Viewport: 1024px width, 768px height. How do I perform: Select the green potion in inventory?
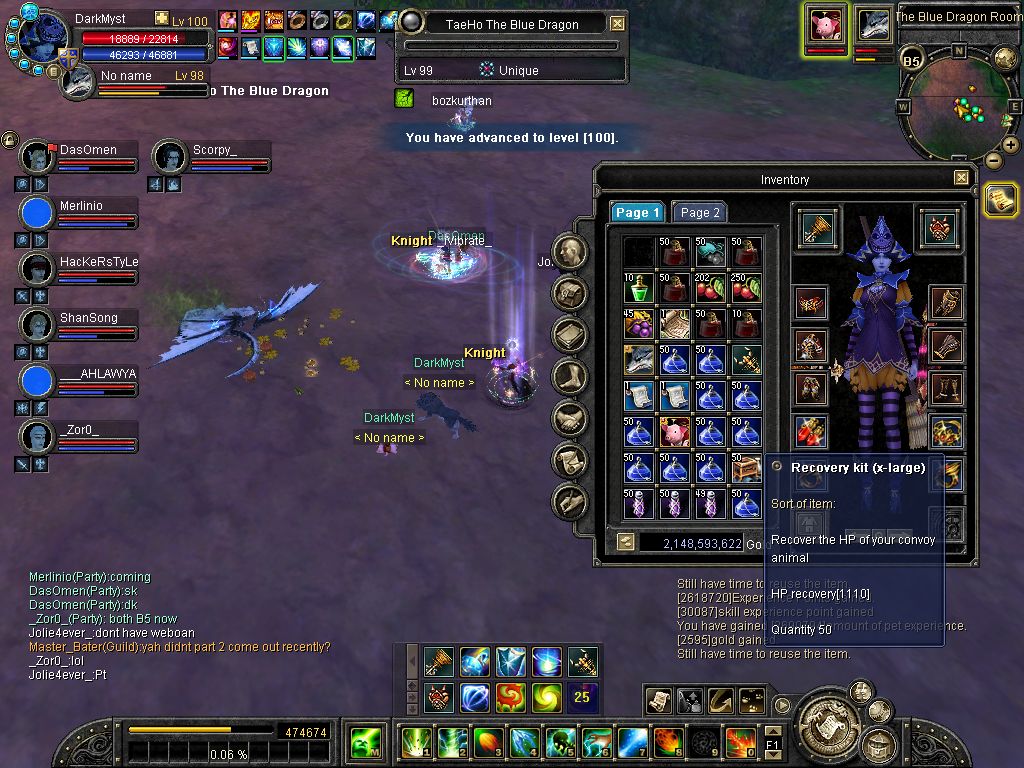[x=638, y=289]
